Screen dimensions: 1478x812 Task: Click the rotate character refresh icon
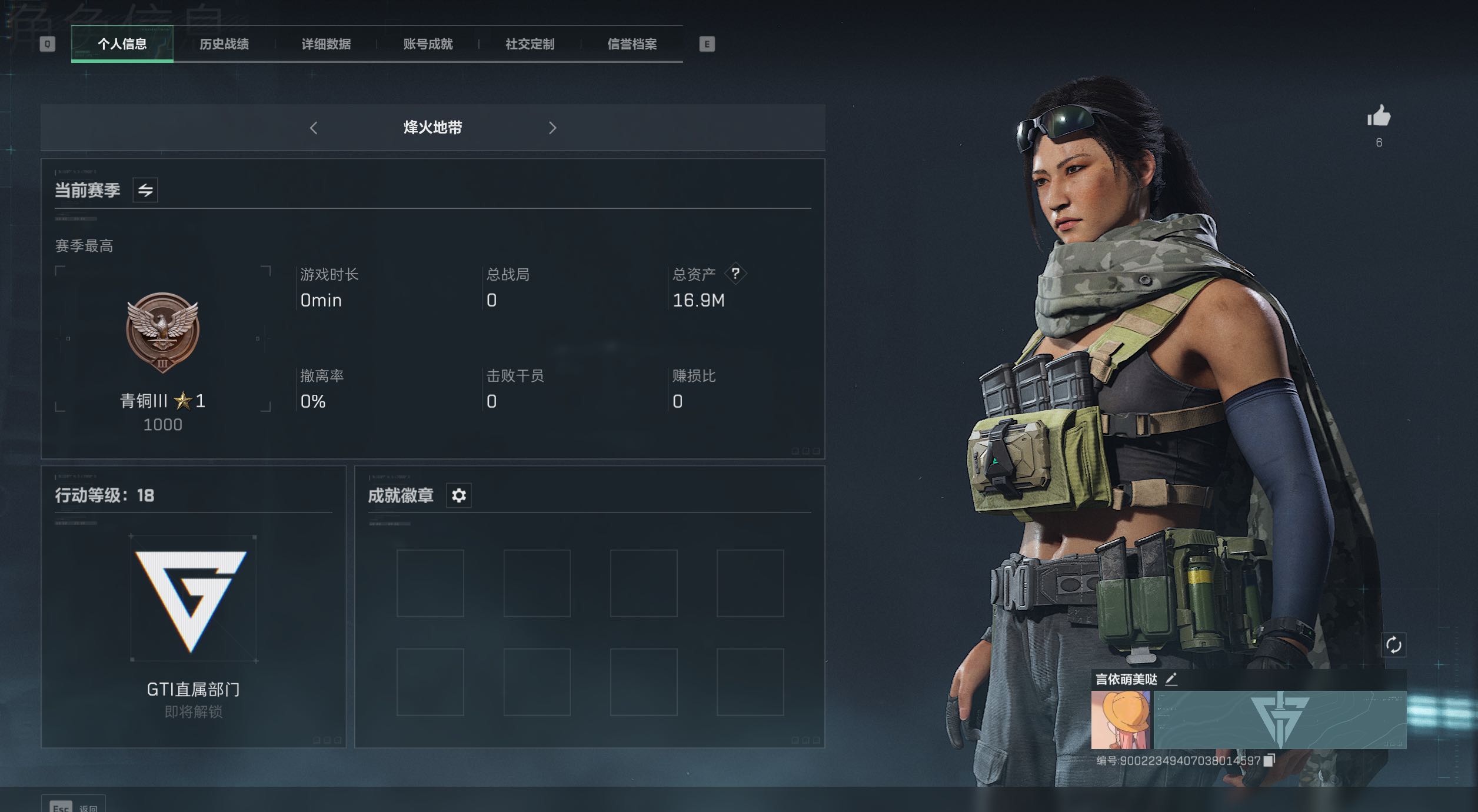point(1393,645)
